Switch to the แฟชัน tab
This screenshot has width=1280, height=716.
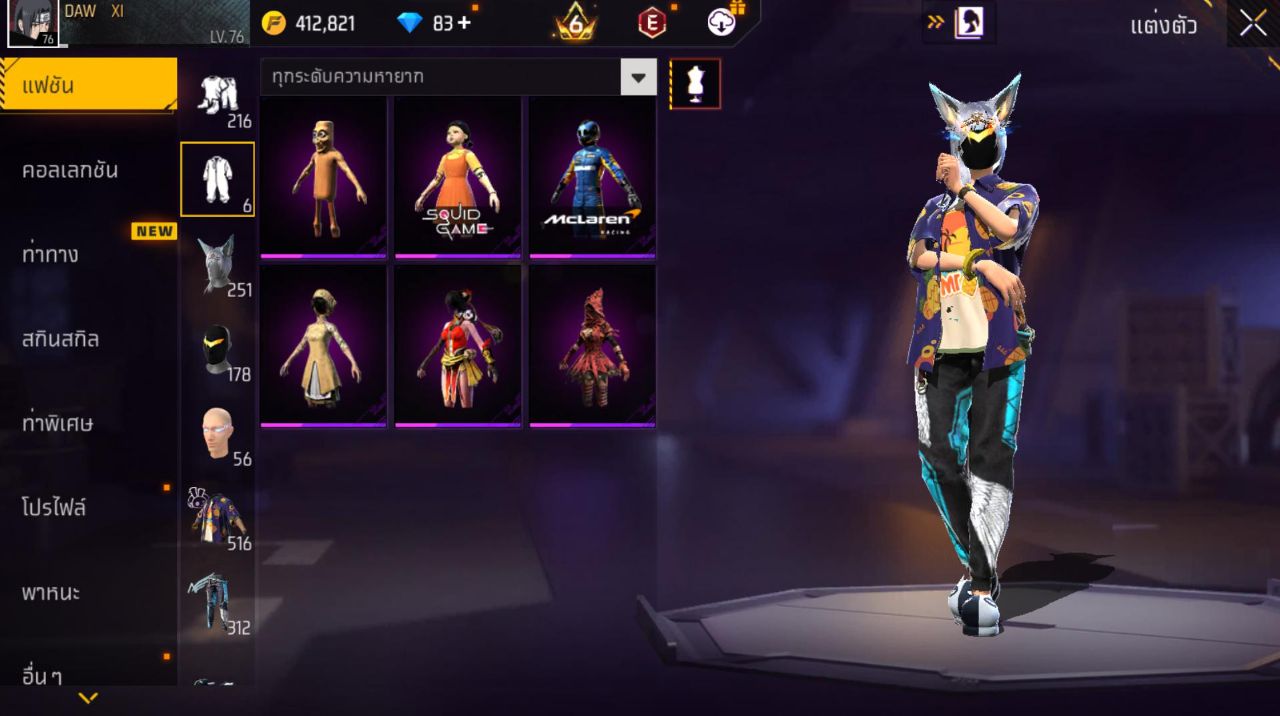[x=88, y=86]
